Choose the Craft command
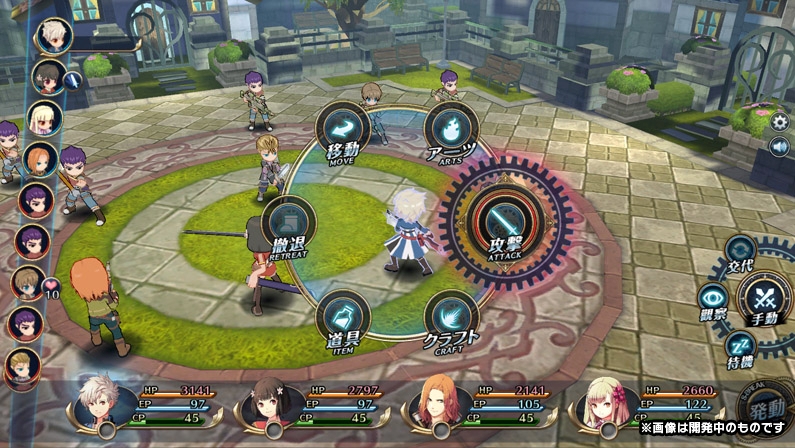Viewport: 795px width, 448px height. (x=450, y=319)
